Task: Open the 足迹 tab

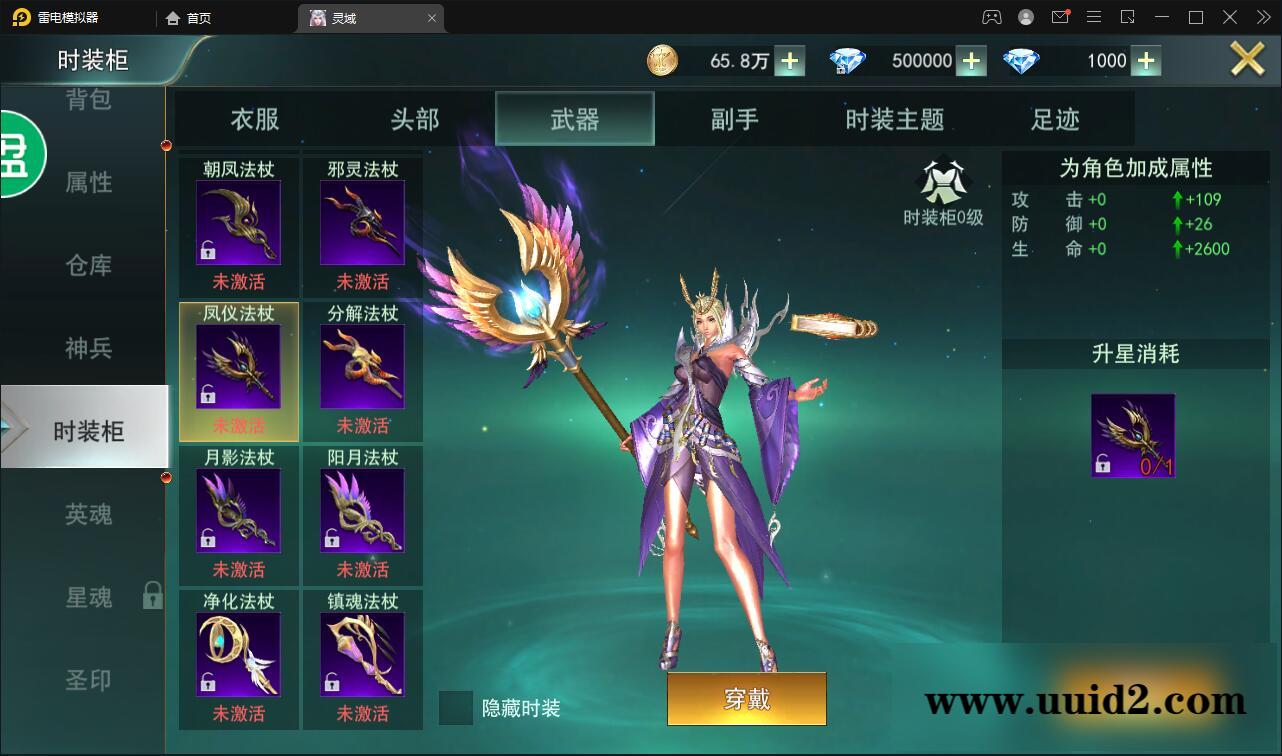Action: (x=1055, y=118)
